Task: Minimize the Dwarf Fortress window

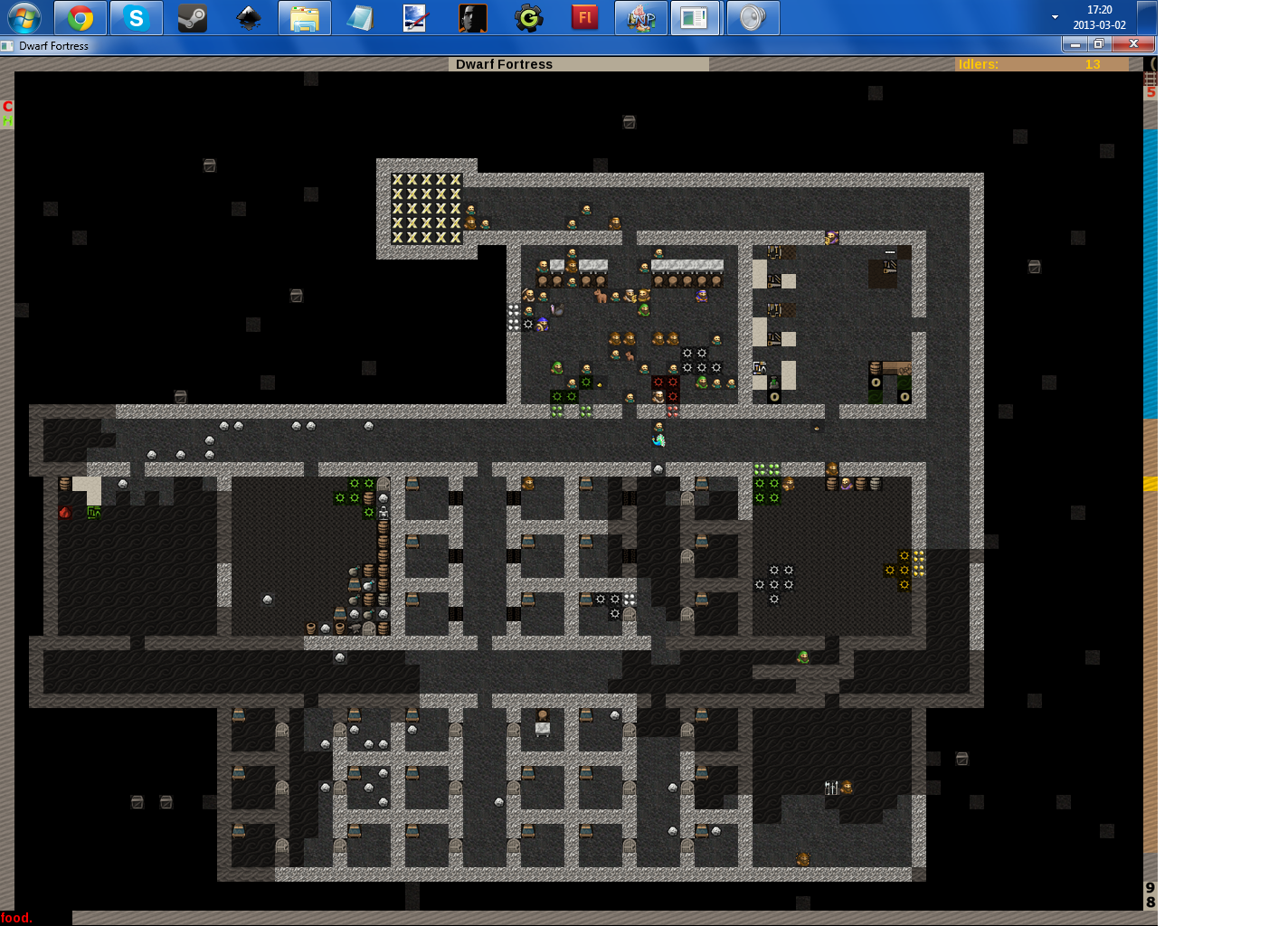Action: coord(1075,44)
